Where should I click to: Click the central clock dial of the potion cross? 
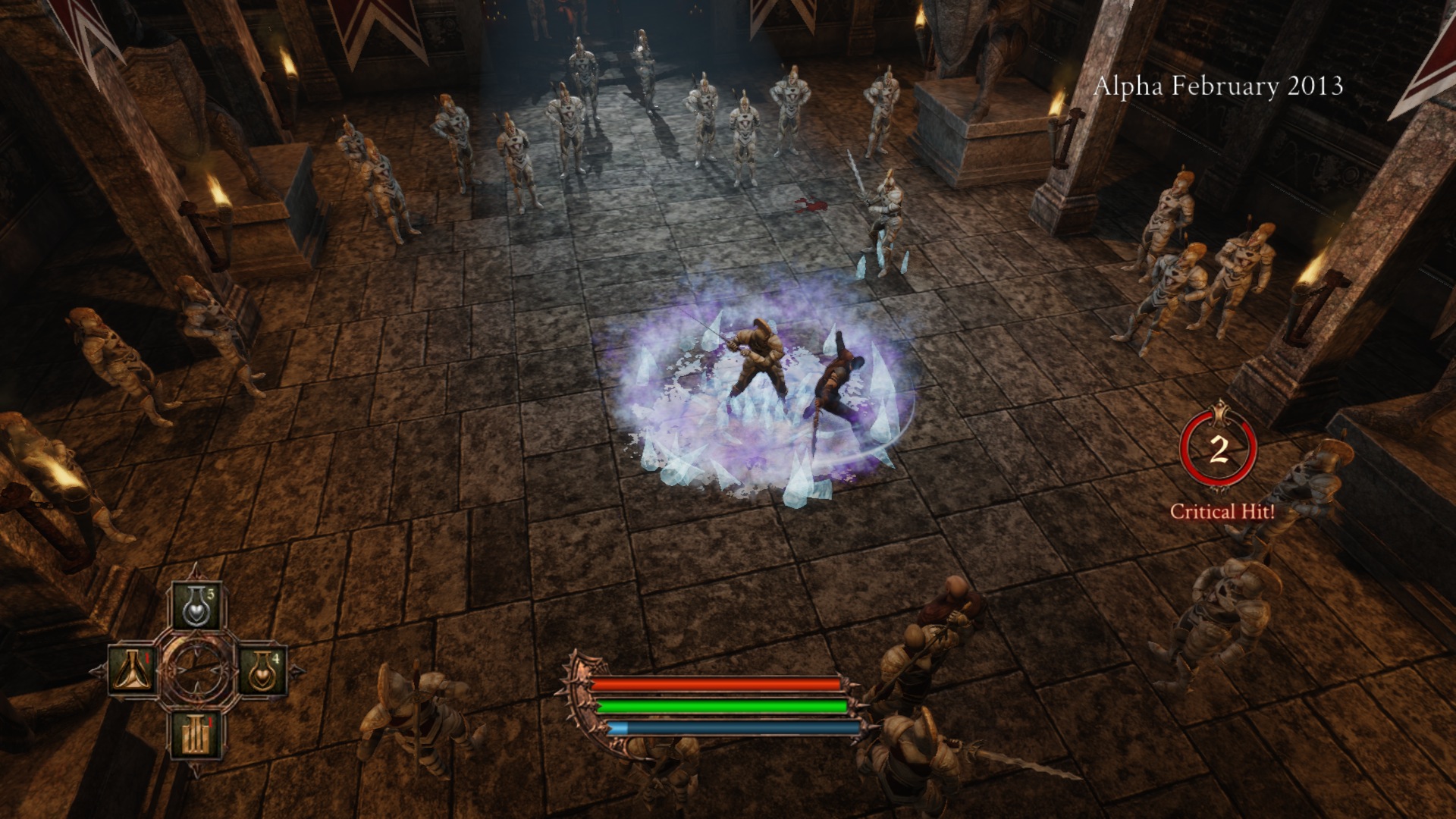tap(196, 669)
